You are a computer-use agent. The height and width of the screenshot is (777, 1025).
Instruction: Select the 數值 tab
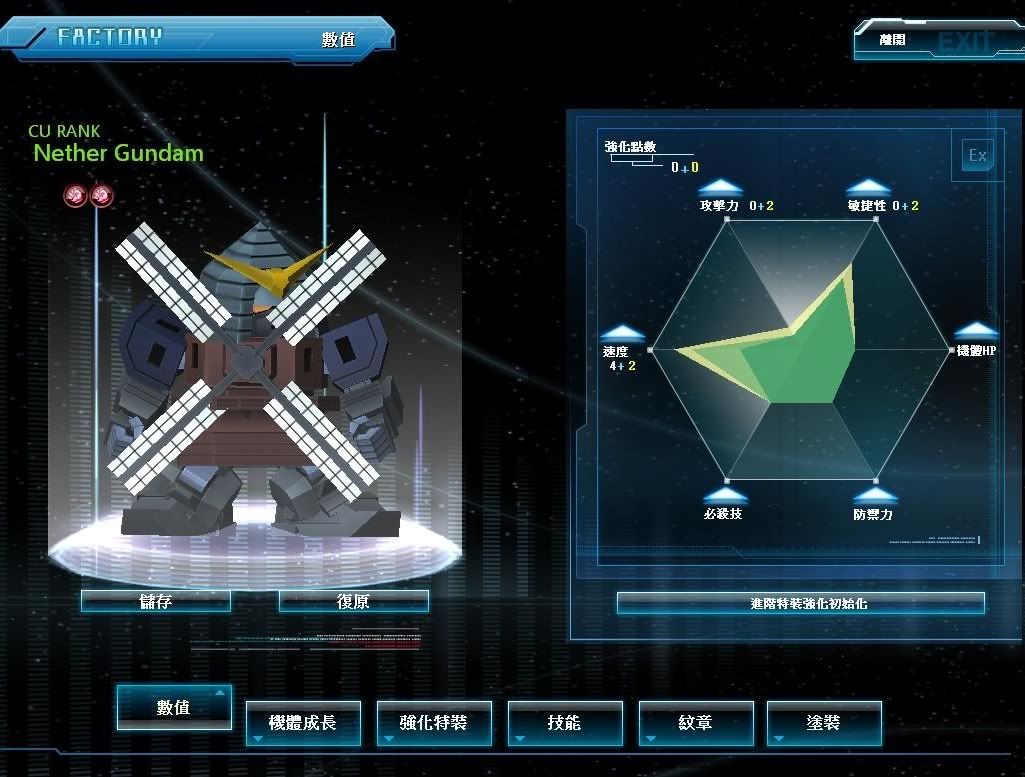click(x=174, y=707)
